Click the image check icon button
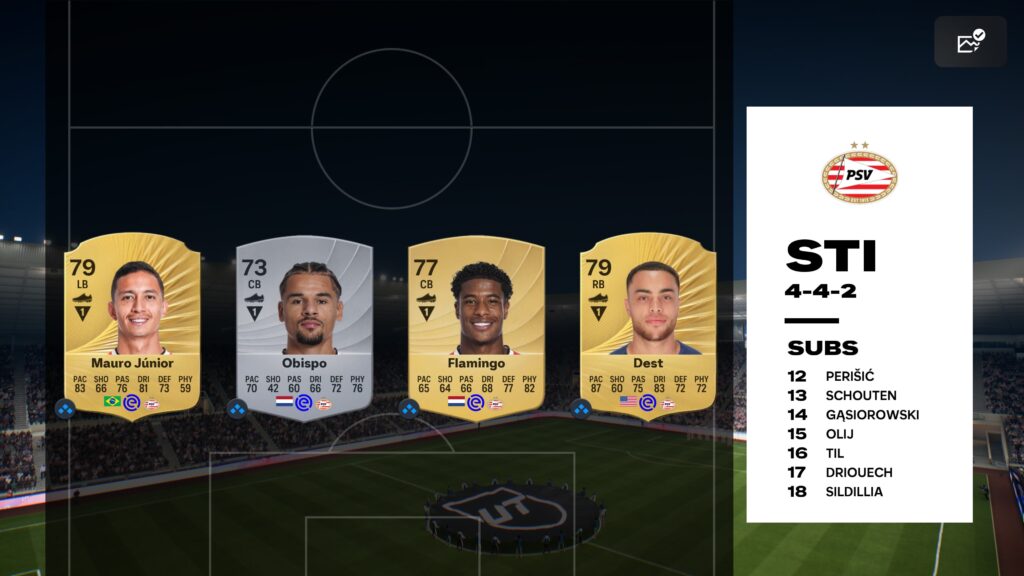The image size is (1024, 576). tap(970, 42)
